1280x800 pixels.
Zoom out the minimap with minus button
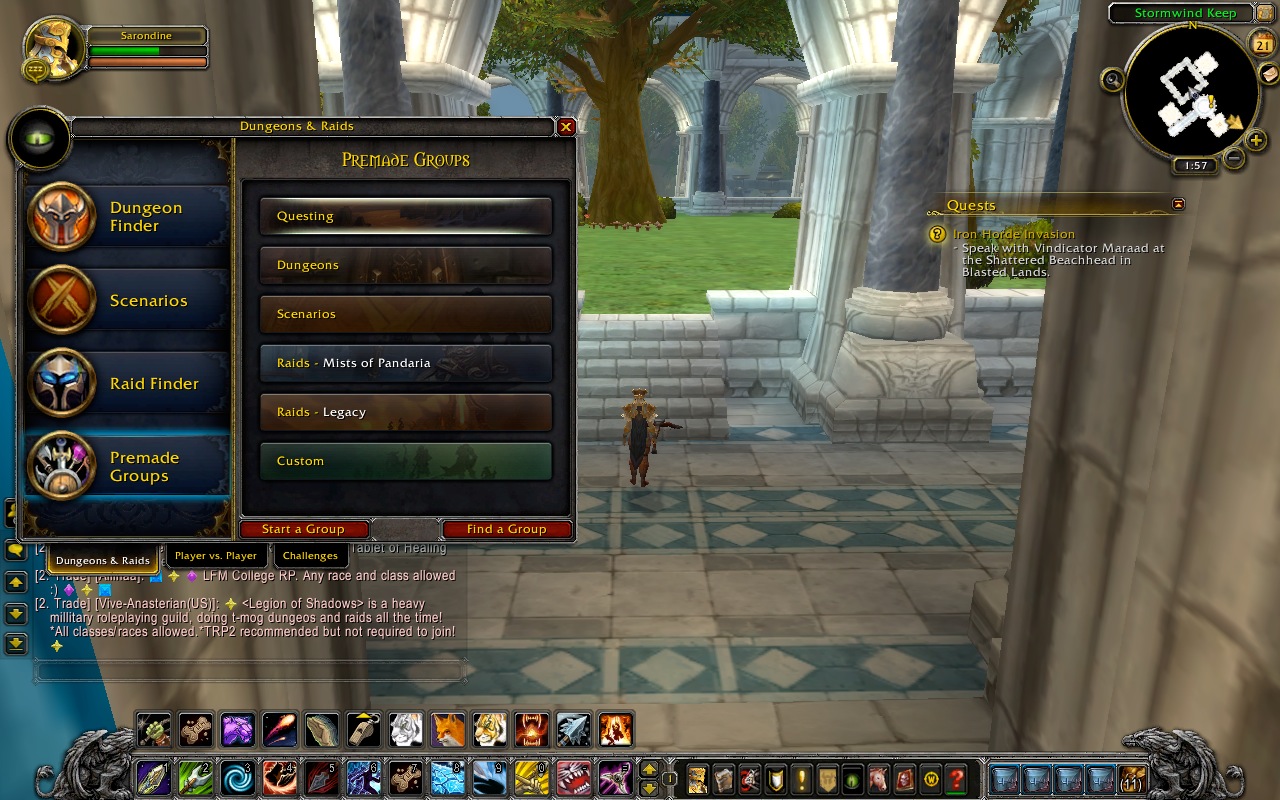tap(1234, 158)
